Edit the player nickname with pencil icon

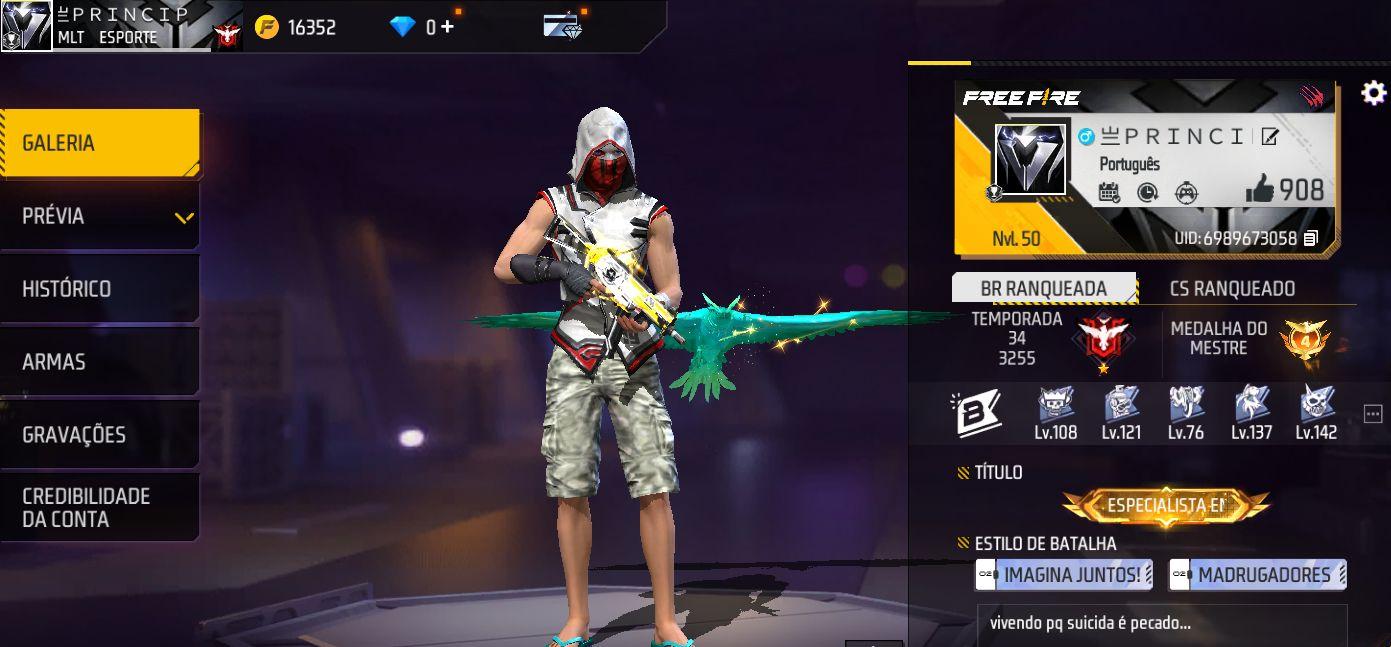(1270, 137)
